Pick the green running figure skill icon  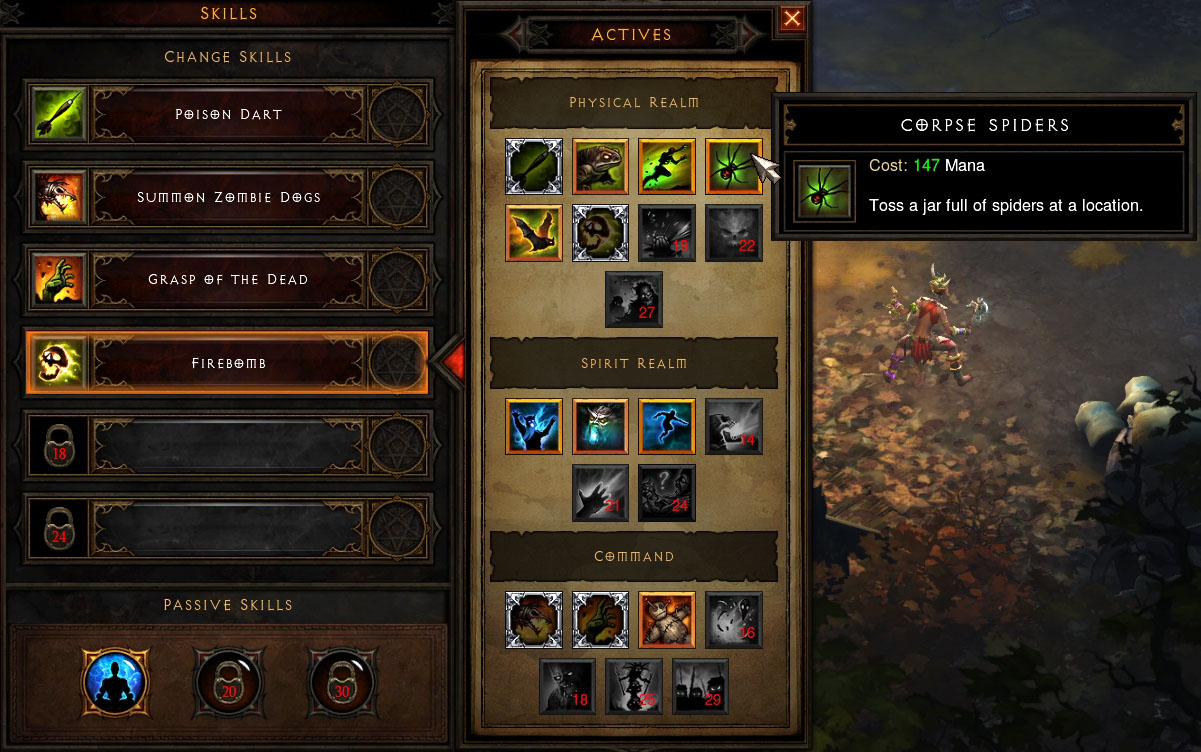pos(667,166)
